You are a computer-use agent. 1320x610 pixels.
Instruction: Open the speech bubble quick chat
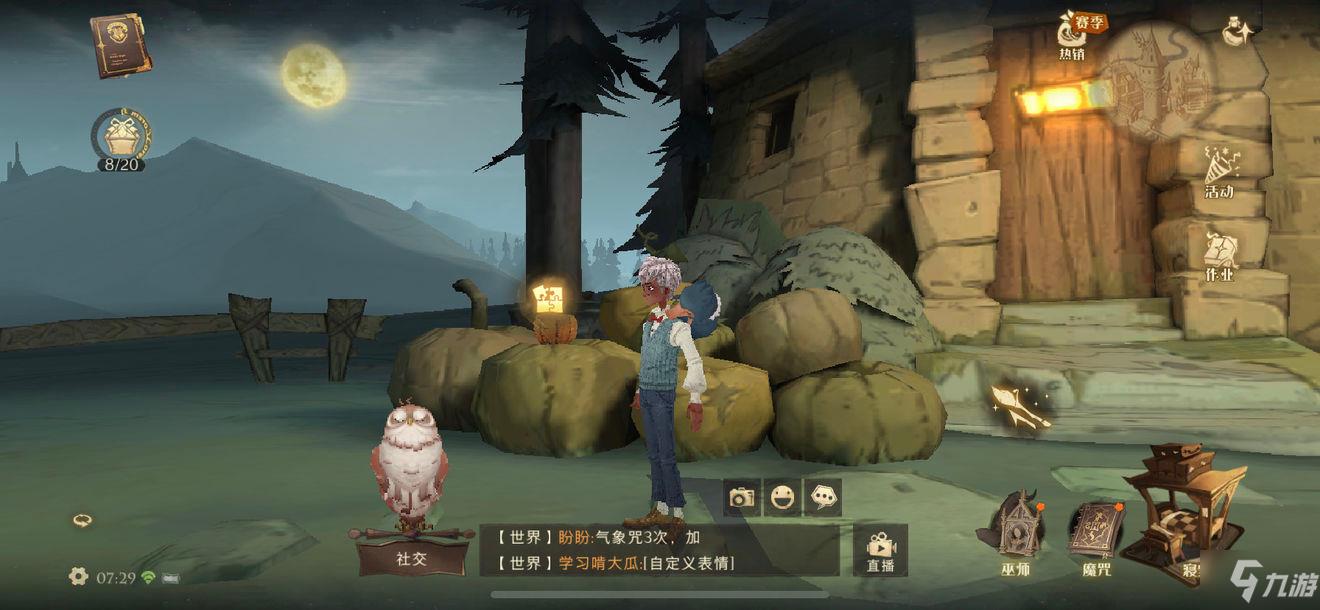pos(823,497)
